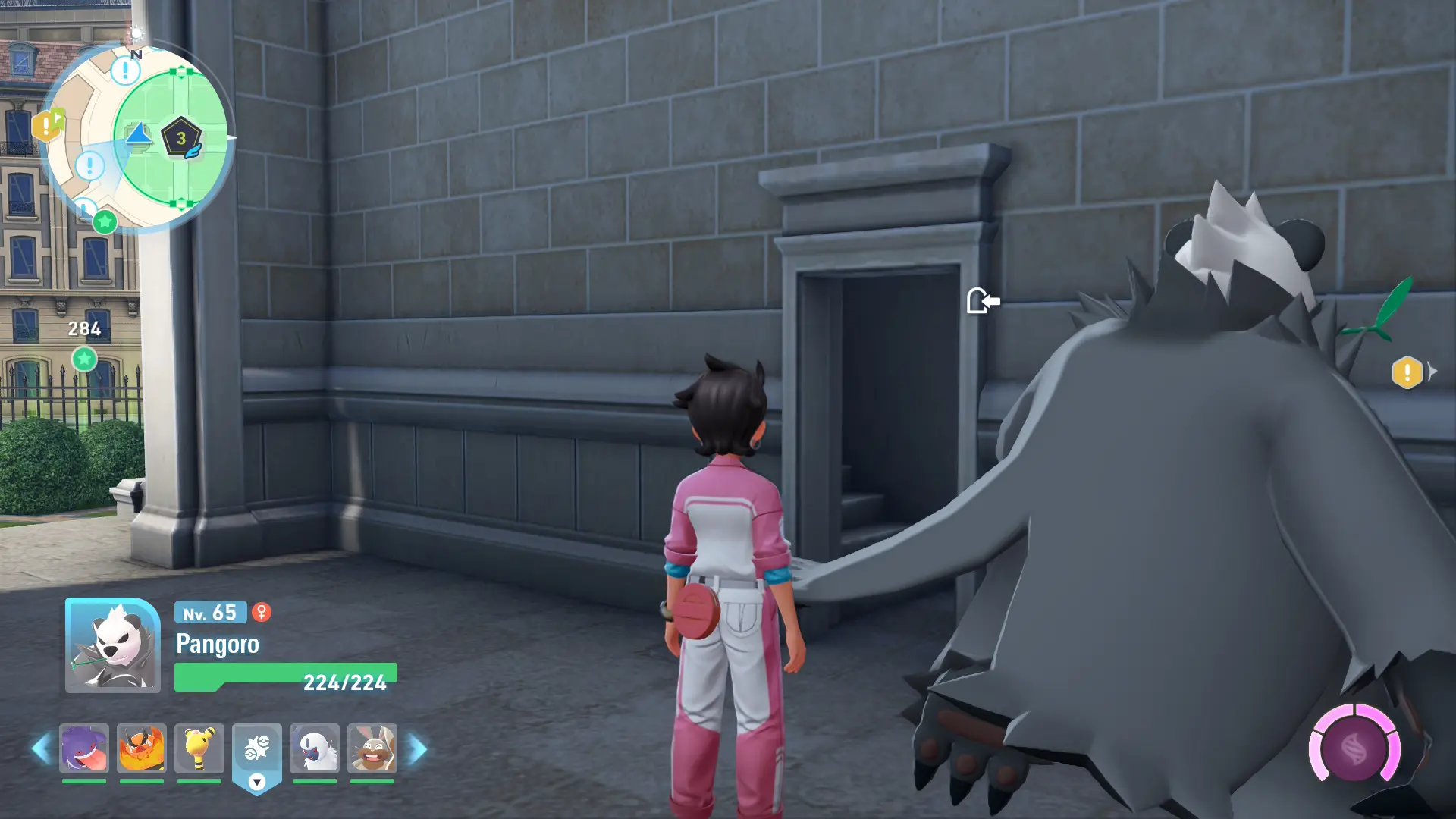This screenshot has width=1456, height=819.
Task: Click the right arrow beside the party bar
Action: click(x=417, y=749)
